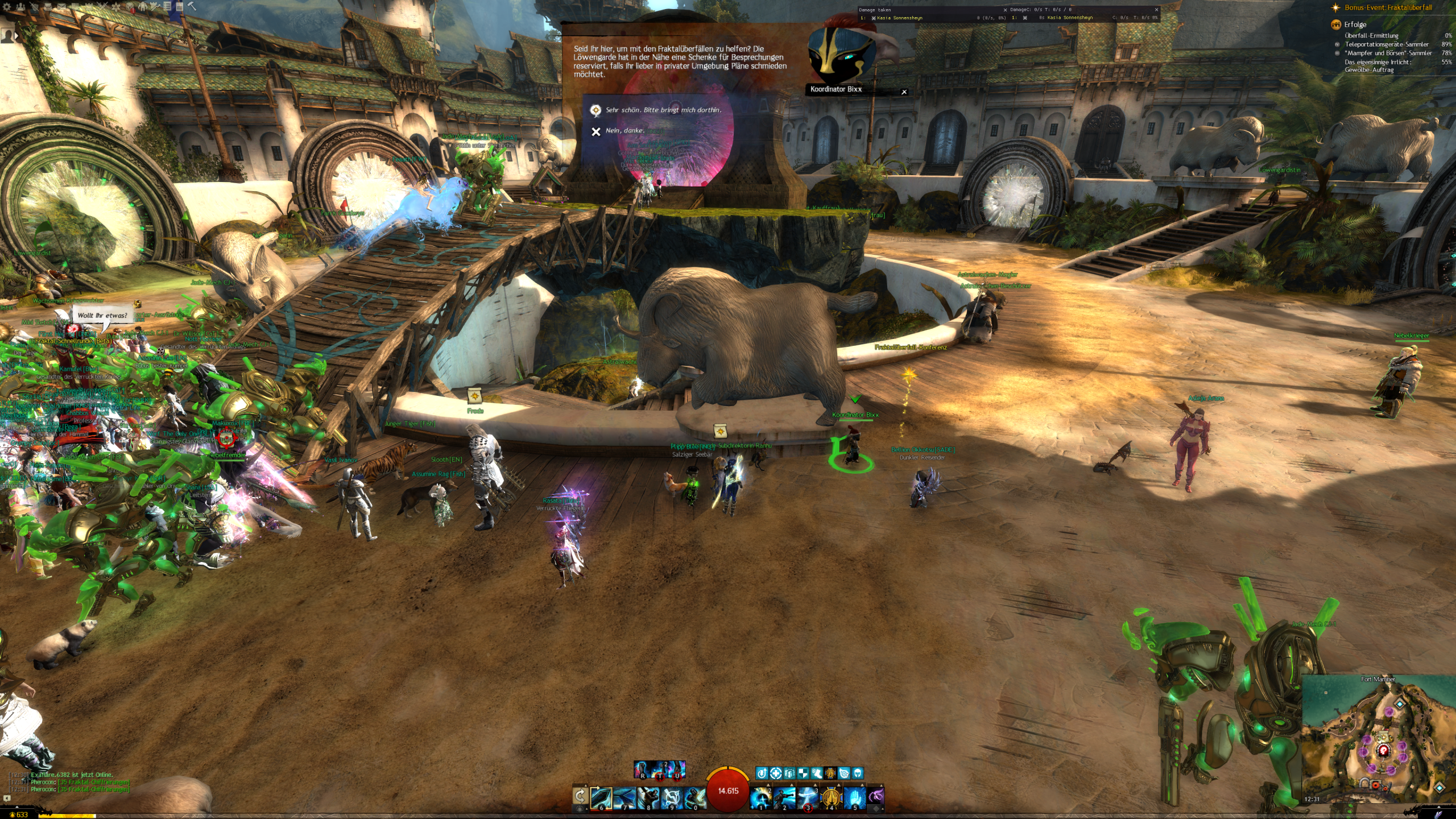Decline with the "Nein, danke." reply
Screen dimensions: 1456x819
coord(624,131)
